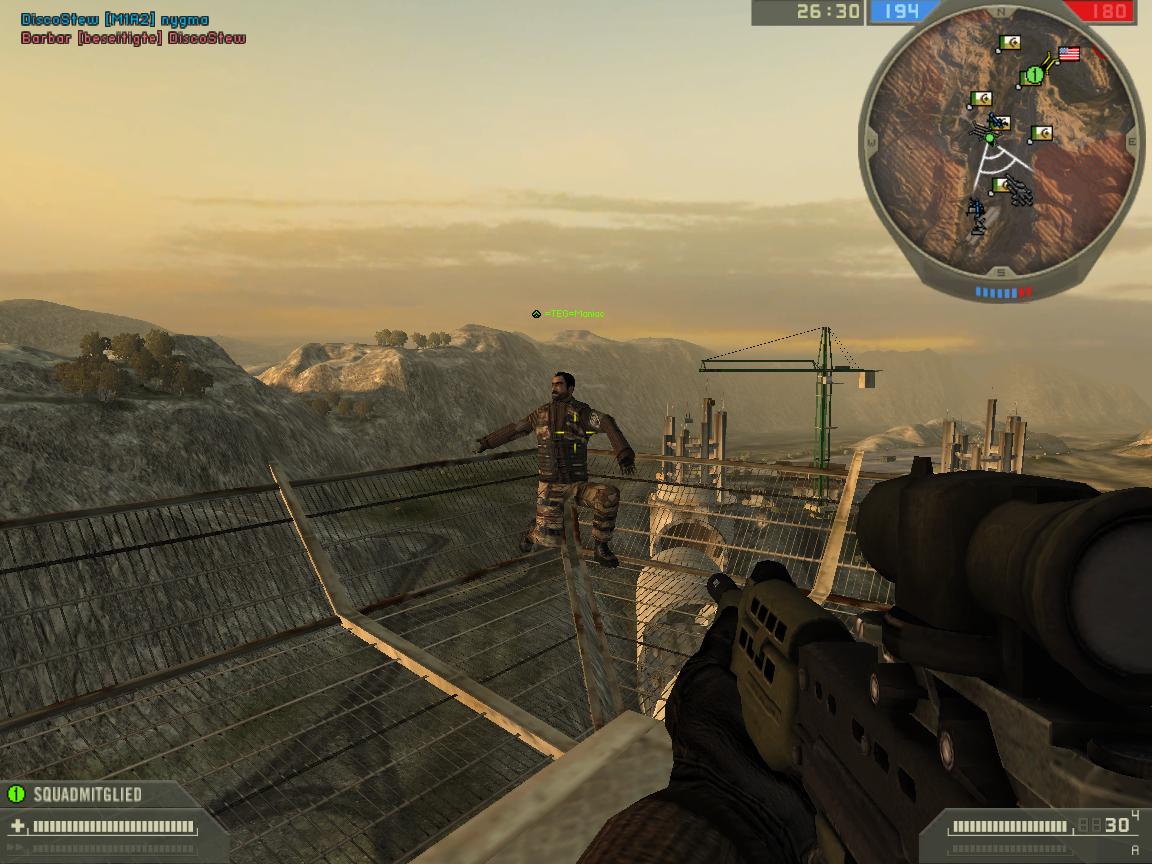The width and height of the screenshot is (1152, 864).
Task: Click the Squadmitglied squad status label
Action: (x=87, y=795)
